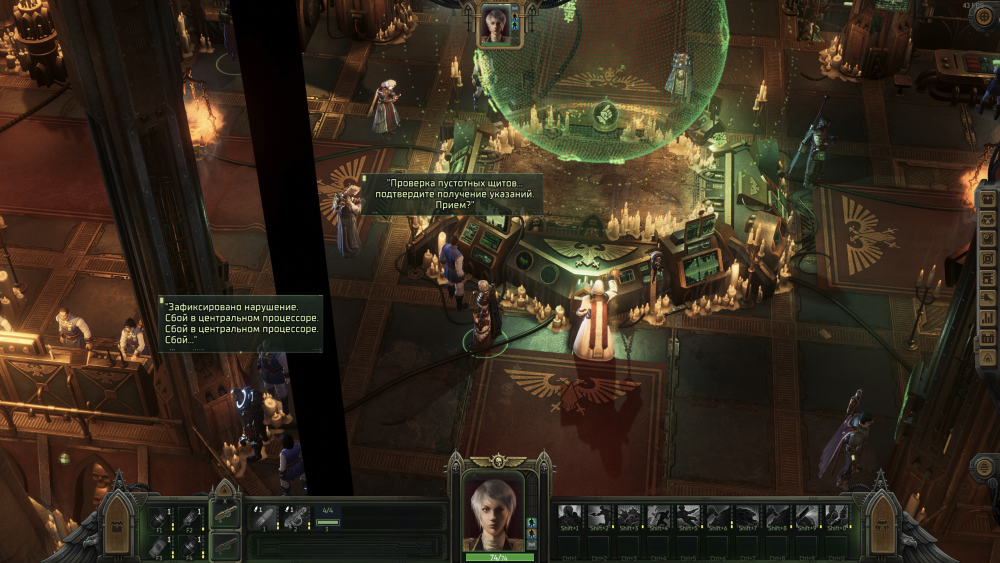
Task: Use the consumable item in slot F4
Action: pyautogui.click(x=189, y=545)
